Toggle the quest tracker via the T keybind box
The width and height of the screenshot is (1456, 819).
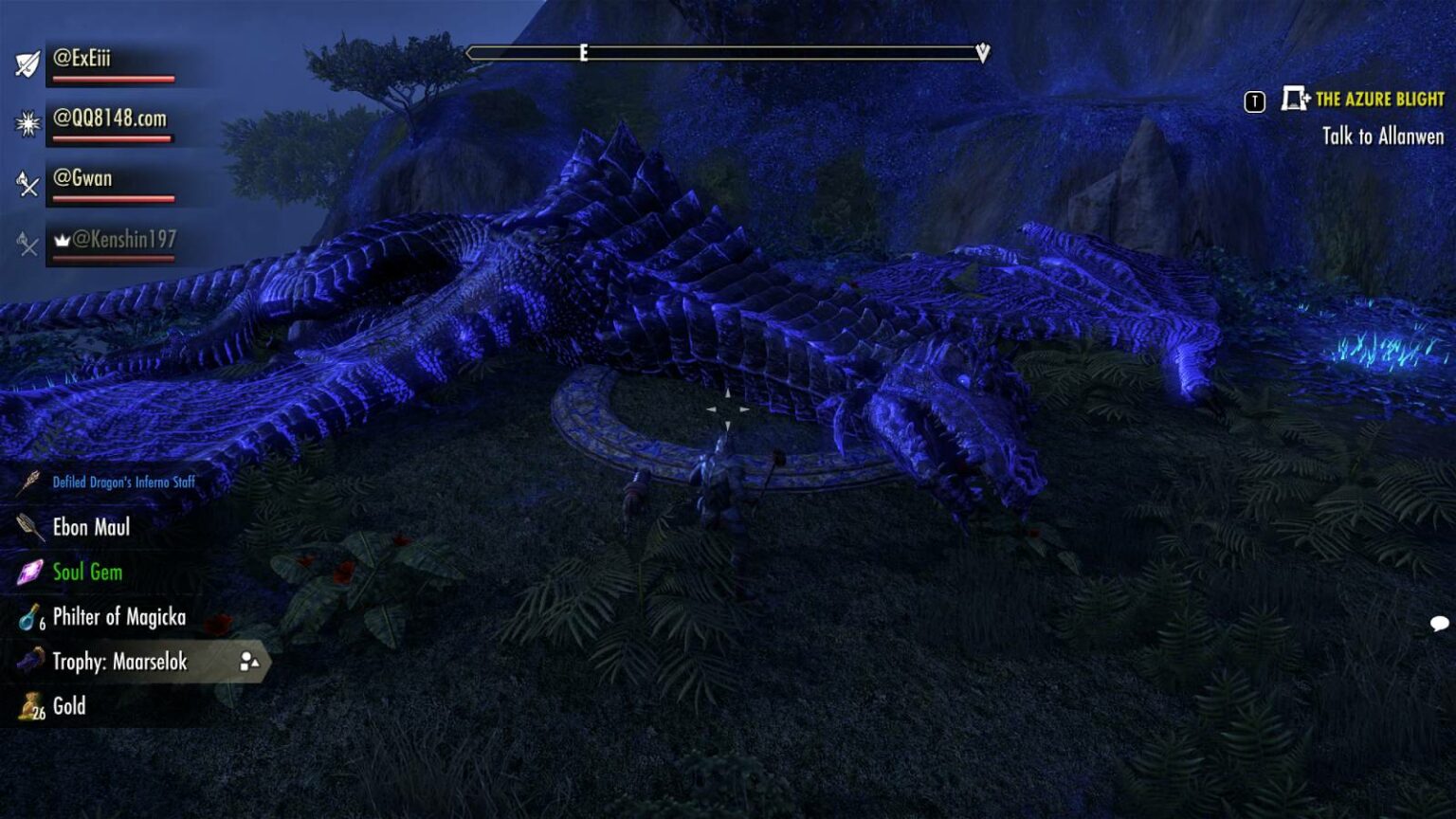[1252, 98]
